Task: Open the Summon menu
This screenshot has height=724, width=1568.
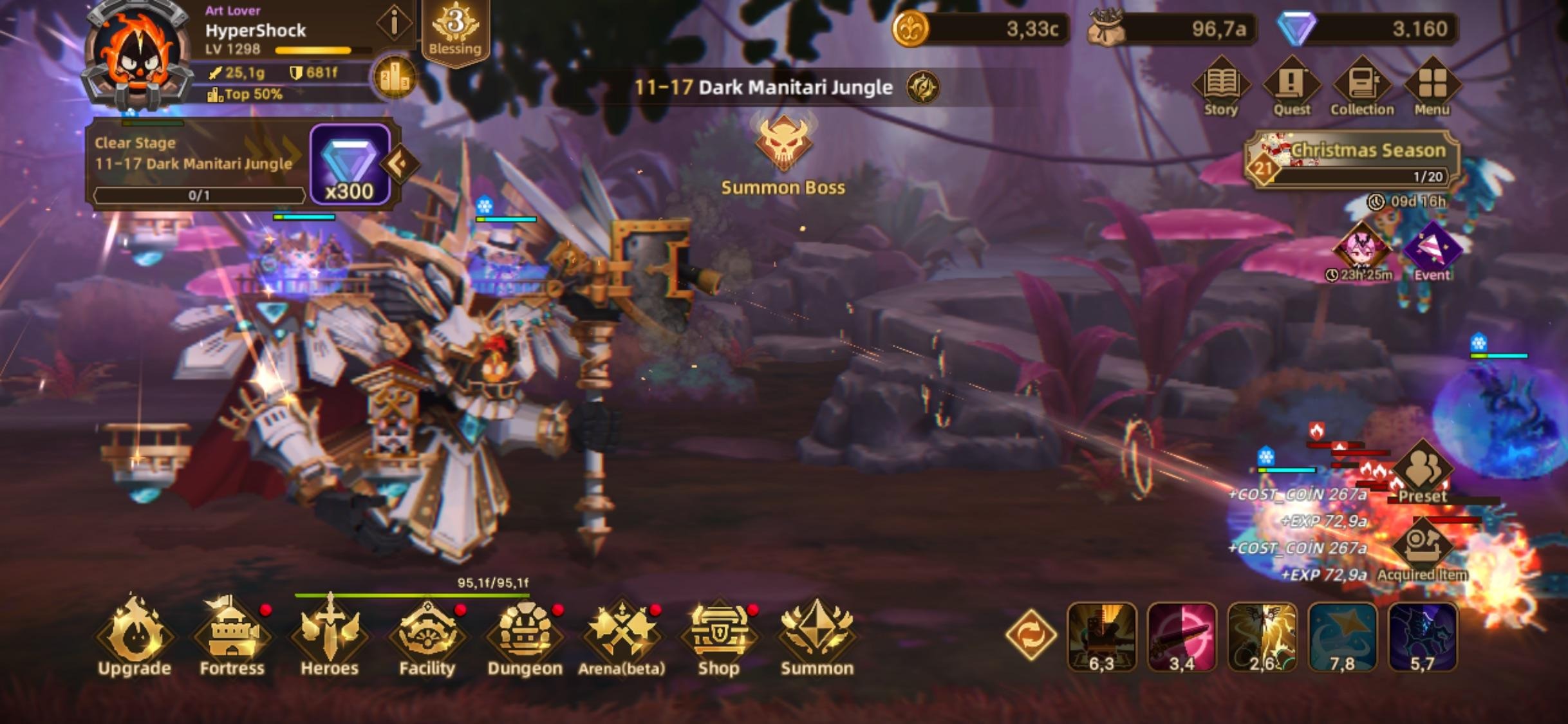Action: click(817, 636)
